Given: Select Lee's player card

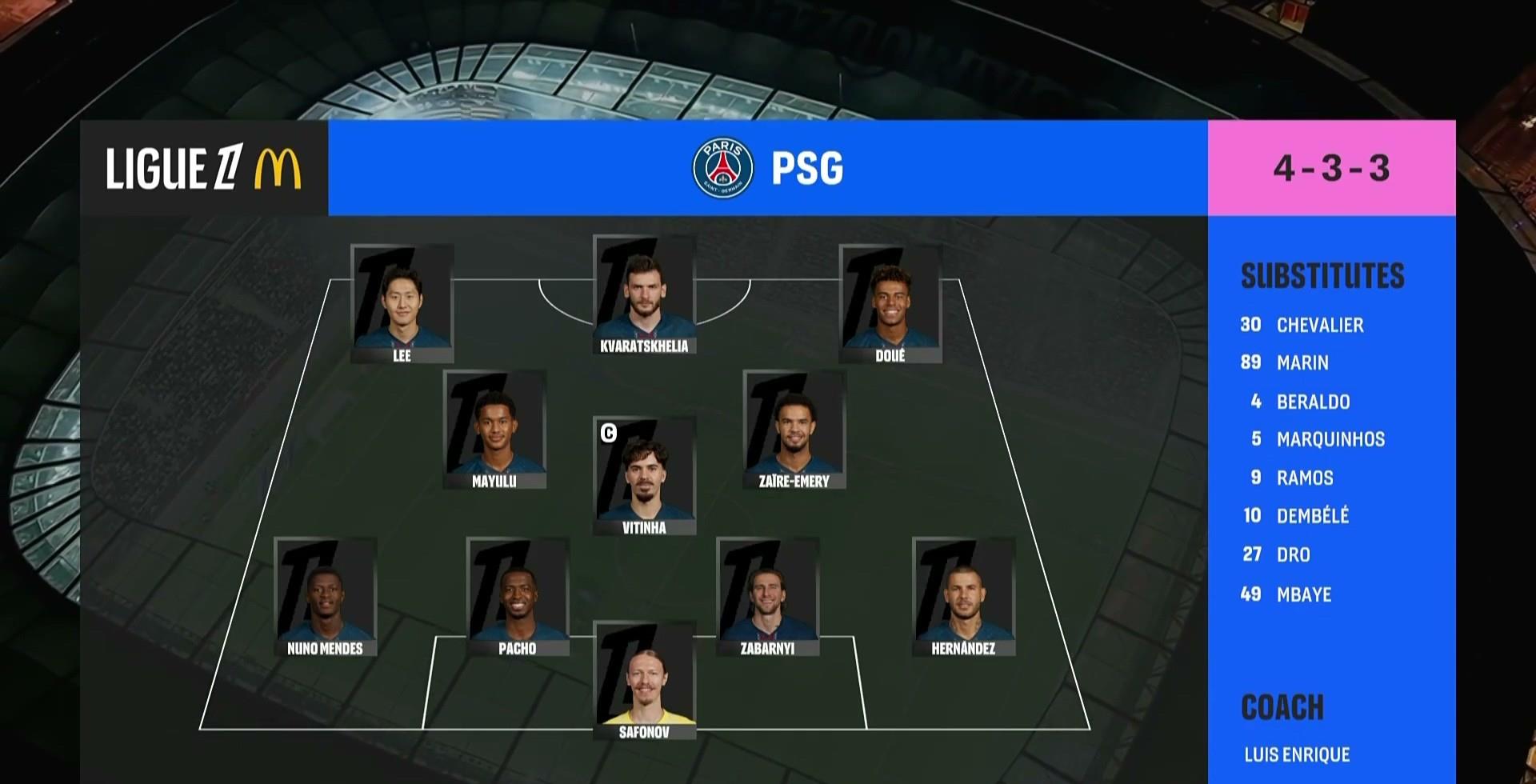Looking at the screenshot, I should tap(402, 304).
